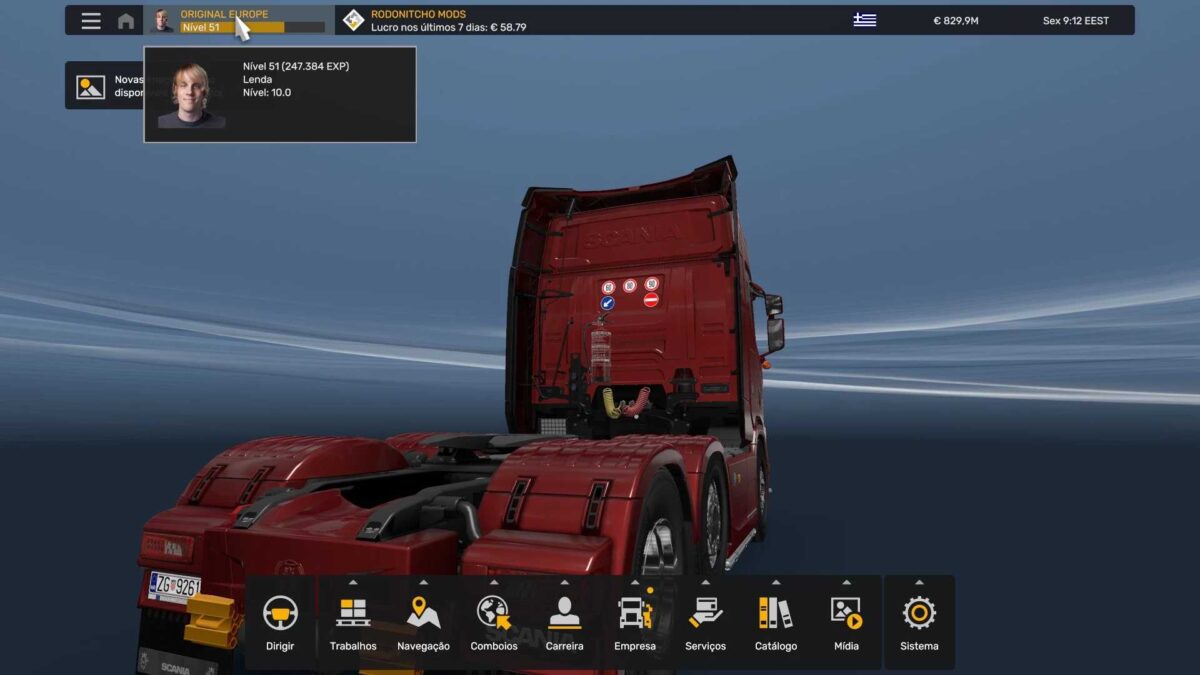The height and width of the screenshot is (675, 1200).
Task: Click the new images notification icon
Action: point(91,87)
